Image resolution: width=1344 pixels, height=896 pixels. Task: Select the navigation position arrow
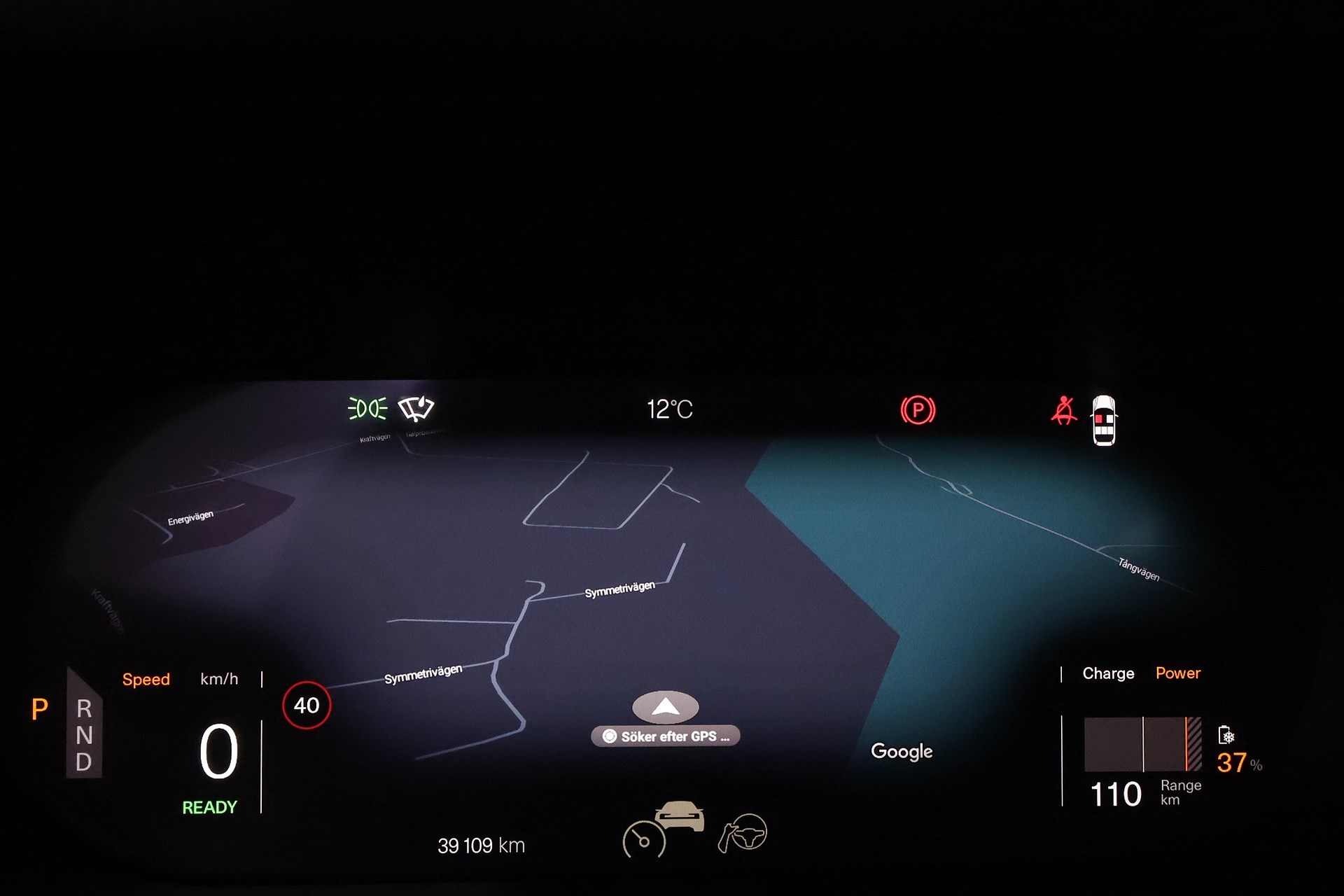[x=665, y=707]
